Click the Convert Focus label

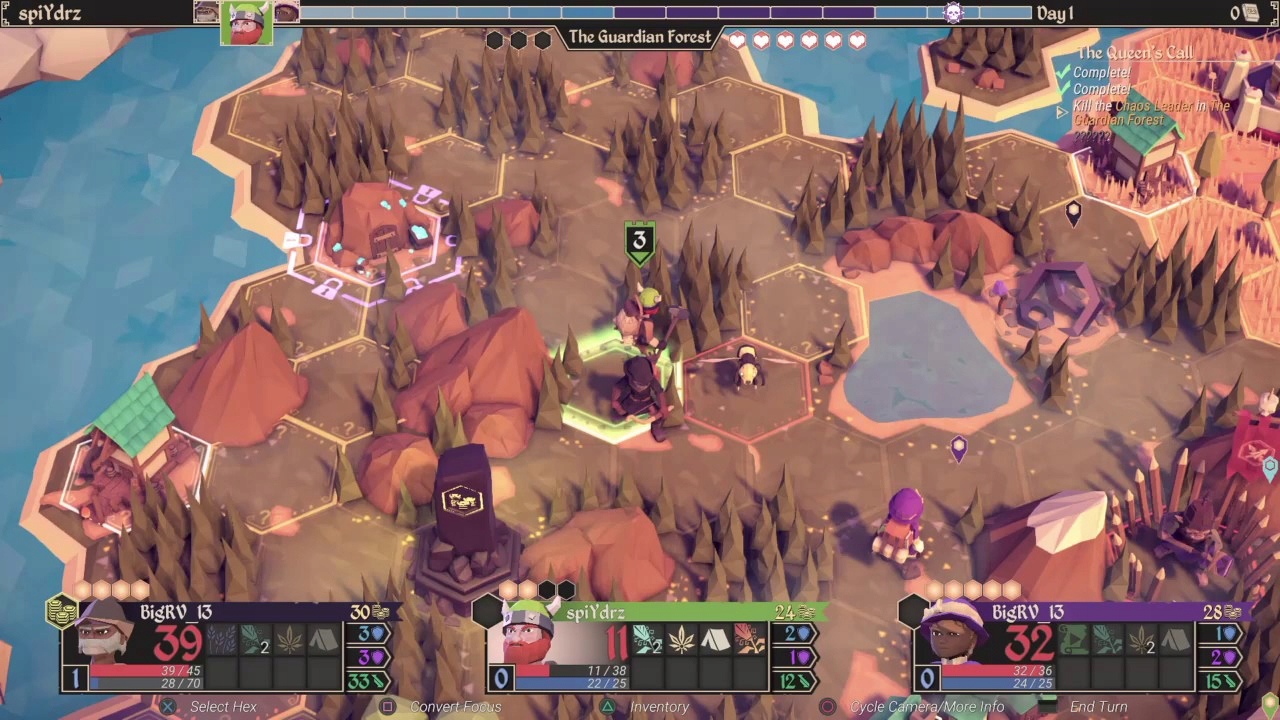pos(455,707)
